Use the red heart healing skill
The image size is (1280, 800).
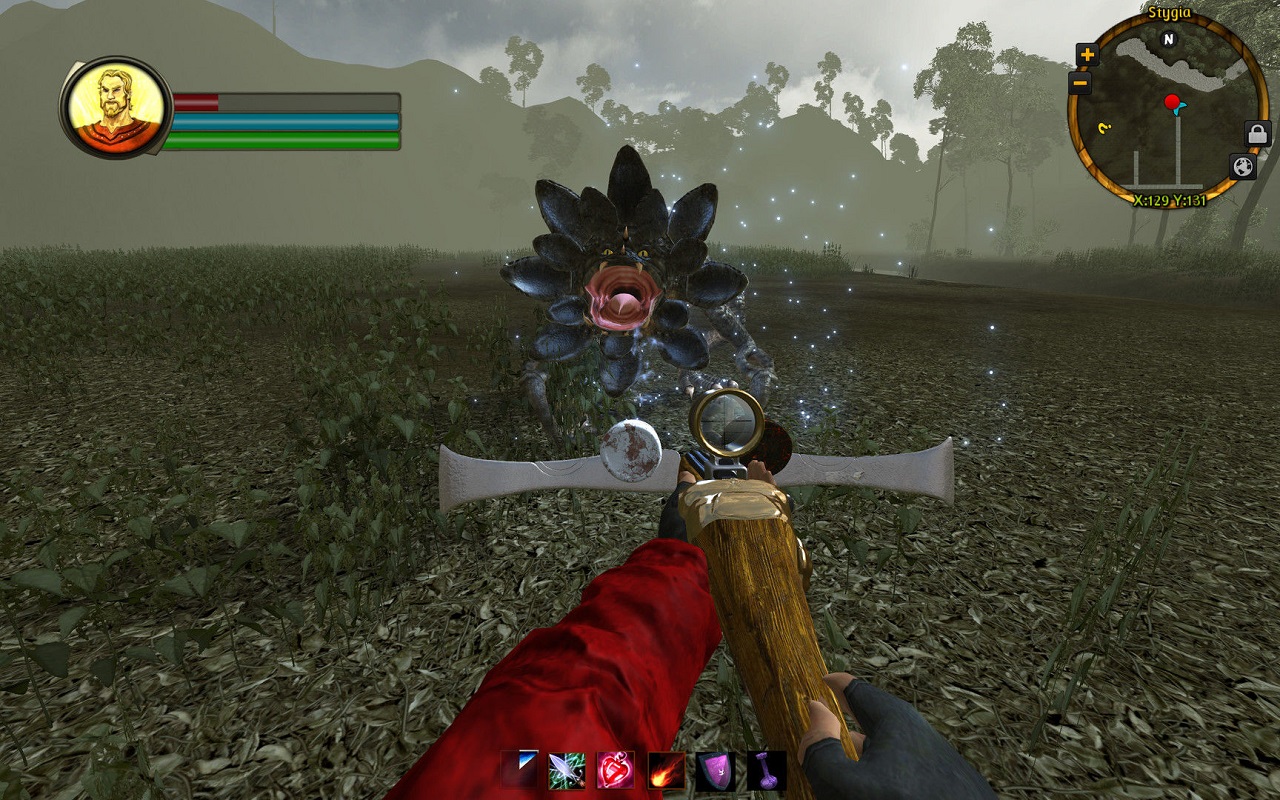616,771
